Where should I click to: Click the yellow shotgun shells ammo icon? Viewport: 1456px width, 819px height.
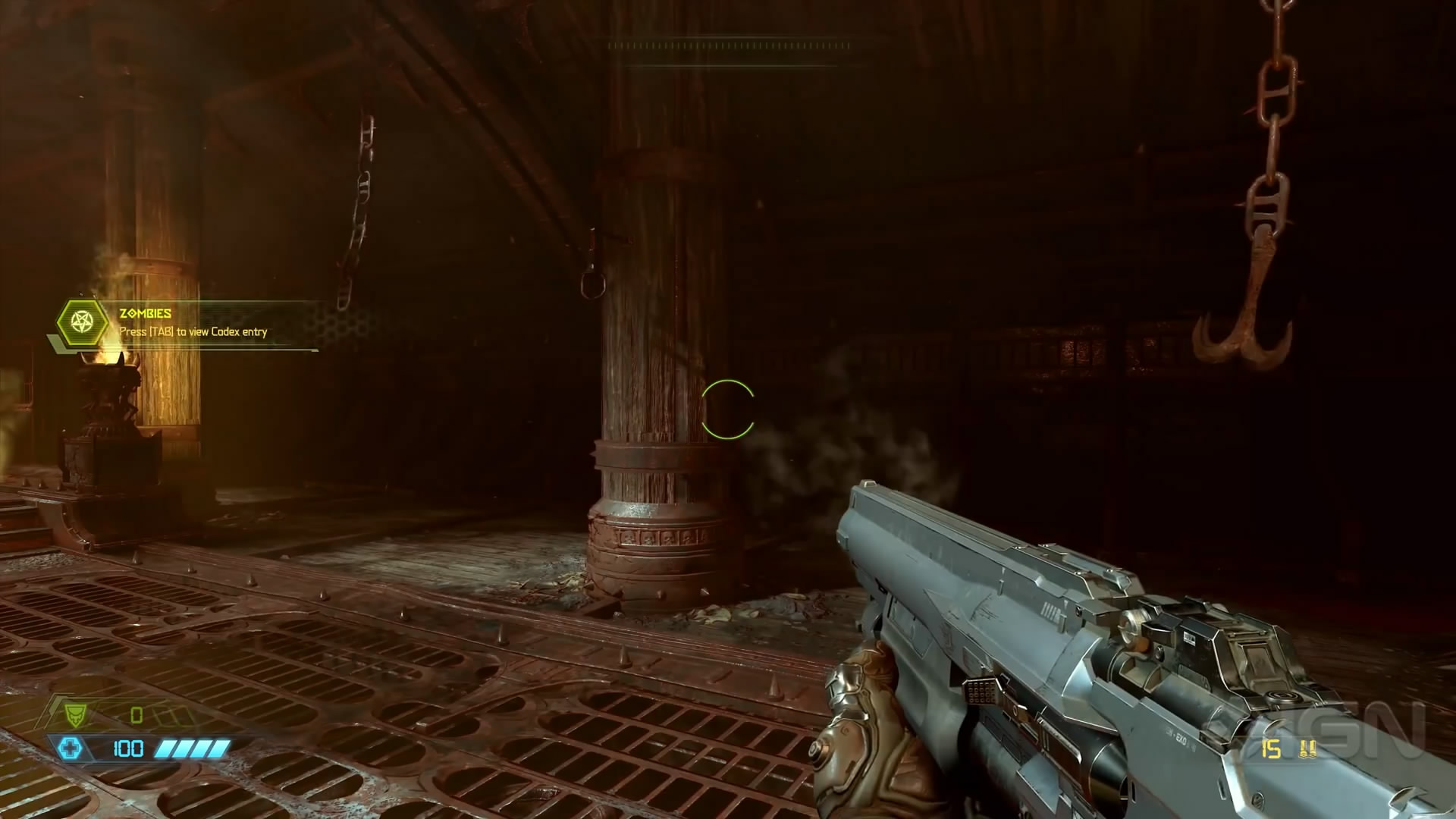click(x=1307, y=750)
